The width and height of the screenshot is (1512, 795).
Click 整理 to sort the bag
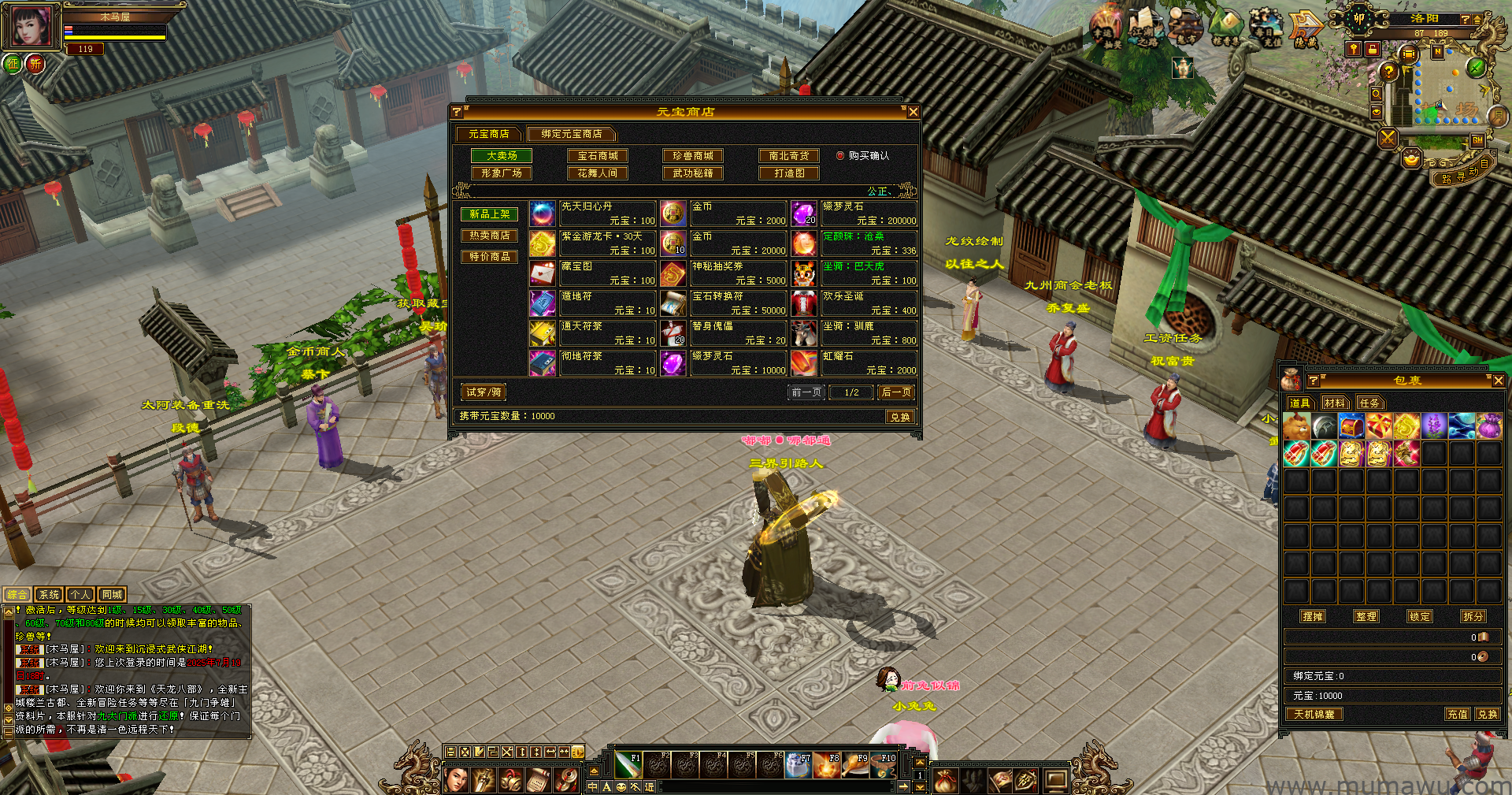[1366, 617]
